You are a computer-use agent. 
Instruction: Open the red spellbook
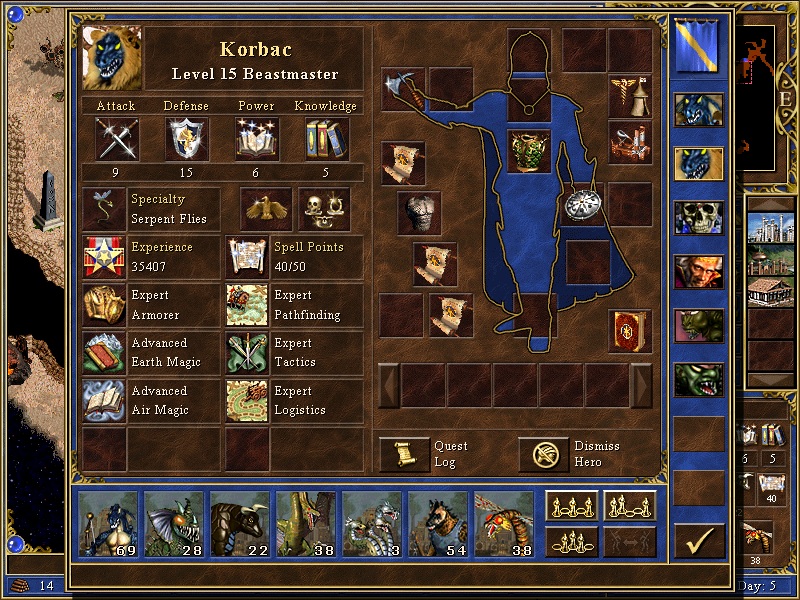point(630,331)
